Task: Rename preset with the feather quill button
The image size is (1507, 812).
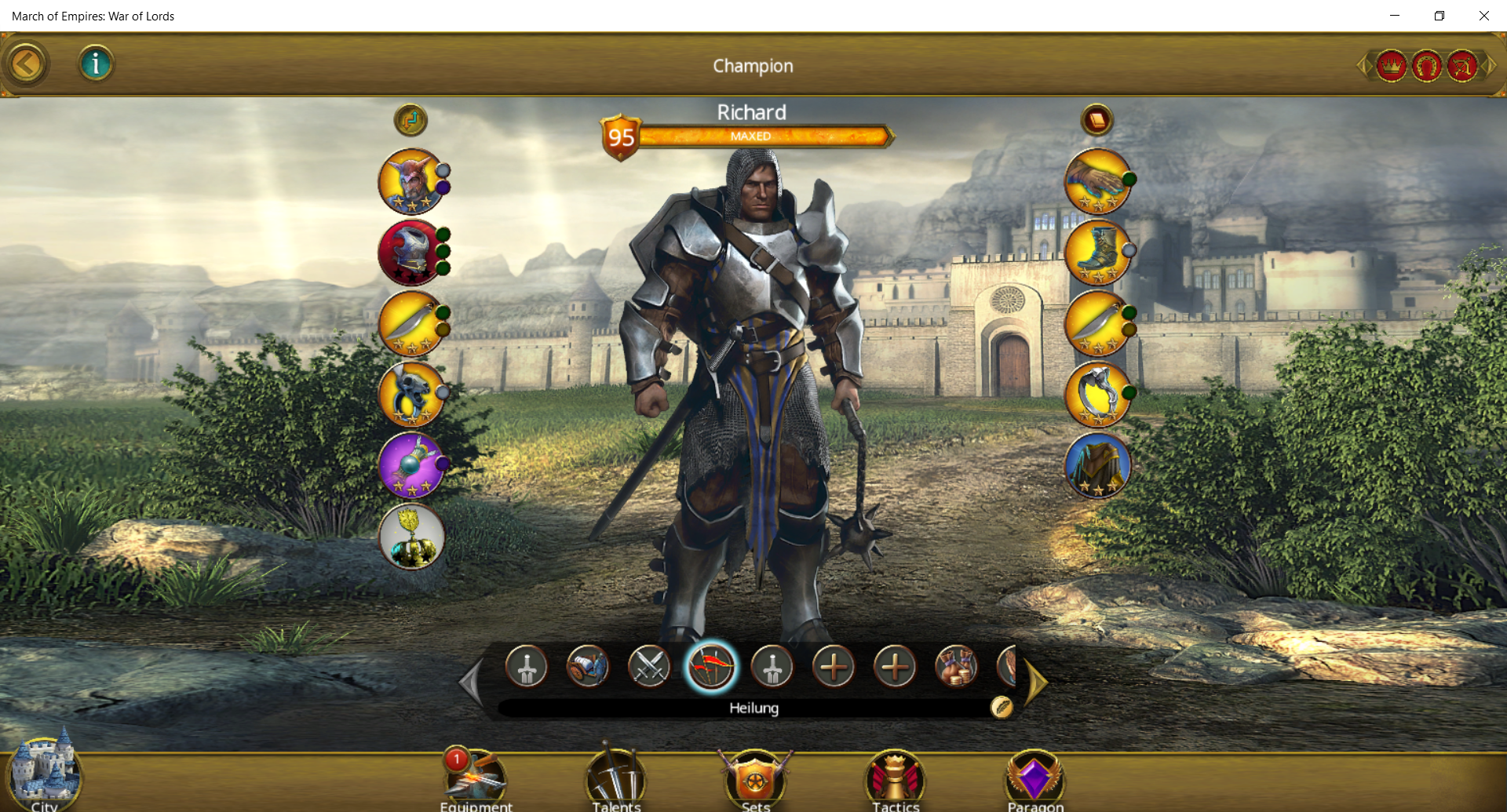Action: coord(1002,708)
